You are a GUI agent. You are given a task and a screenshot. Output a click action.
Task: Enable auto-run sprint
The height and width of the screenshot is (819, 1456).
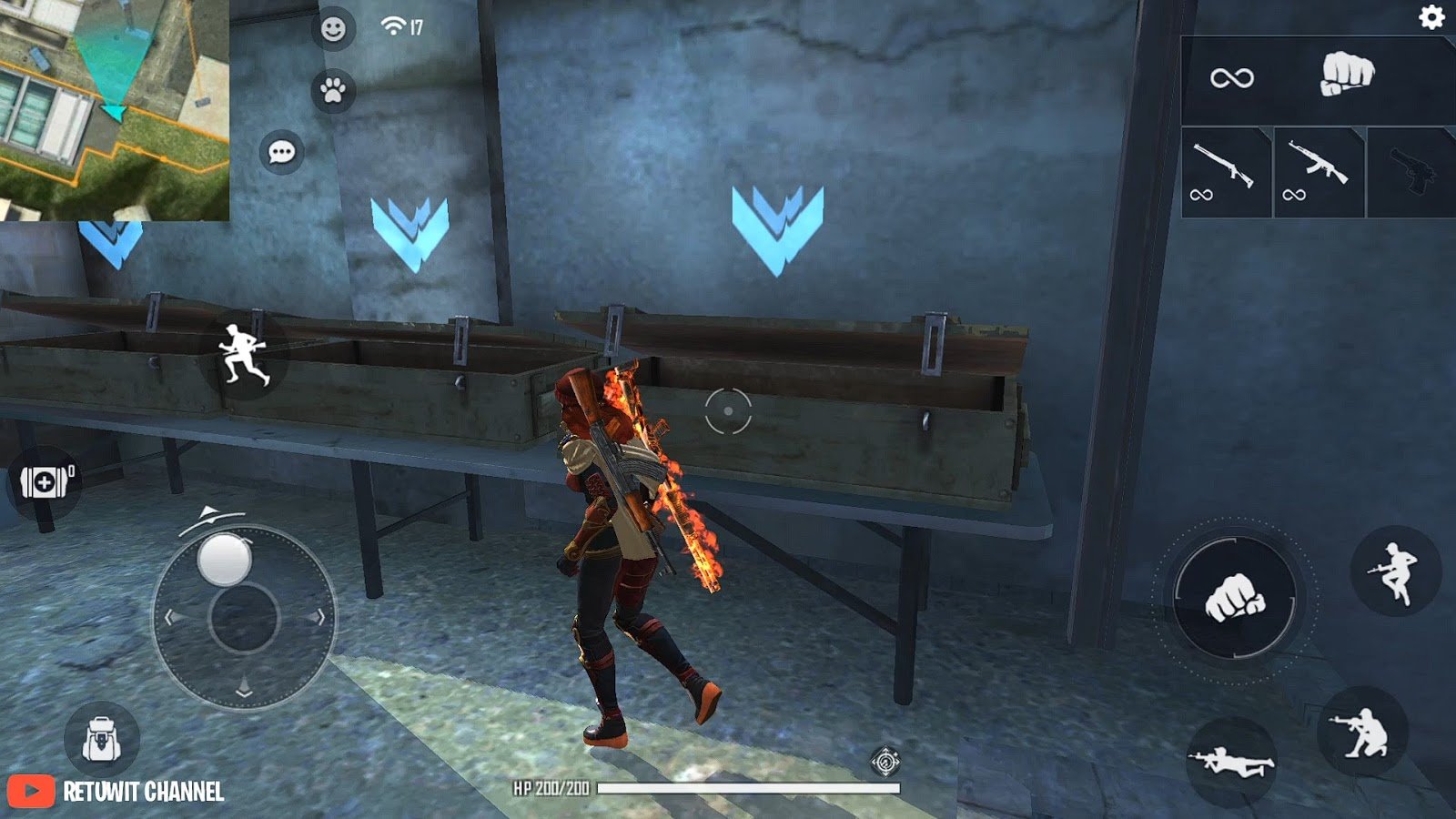(242, 355)
